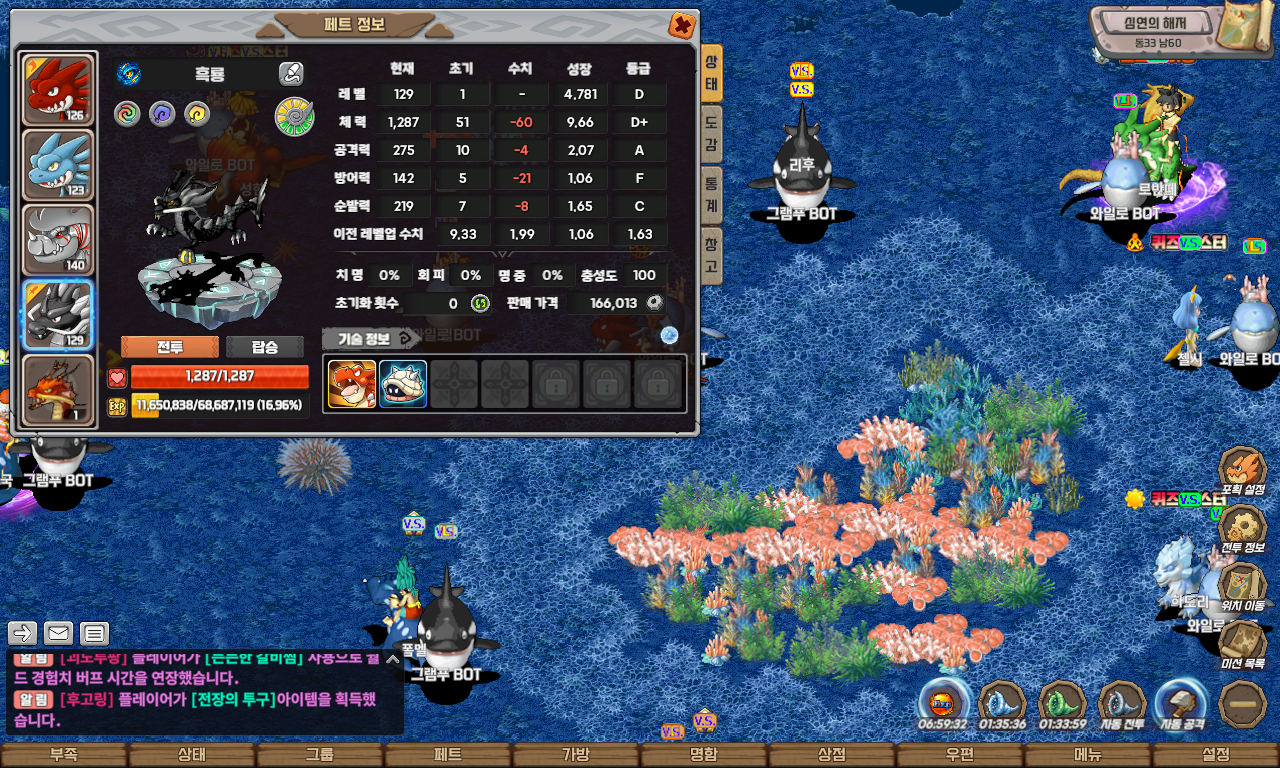Set pet to battle with 전투 button
The width and height of the screenshot is (1280, 768).
click(x=169, y=347)
